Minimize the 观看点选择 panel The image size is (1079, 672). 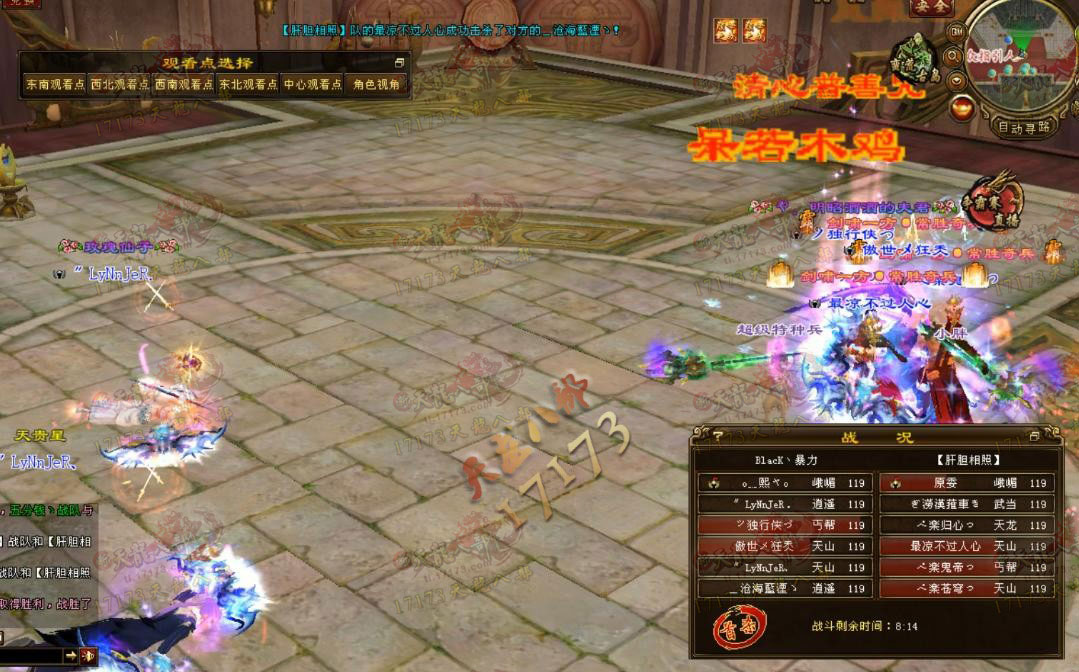[x=400, y=63]
